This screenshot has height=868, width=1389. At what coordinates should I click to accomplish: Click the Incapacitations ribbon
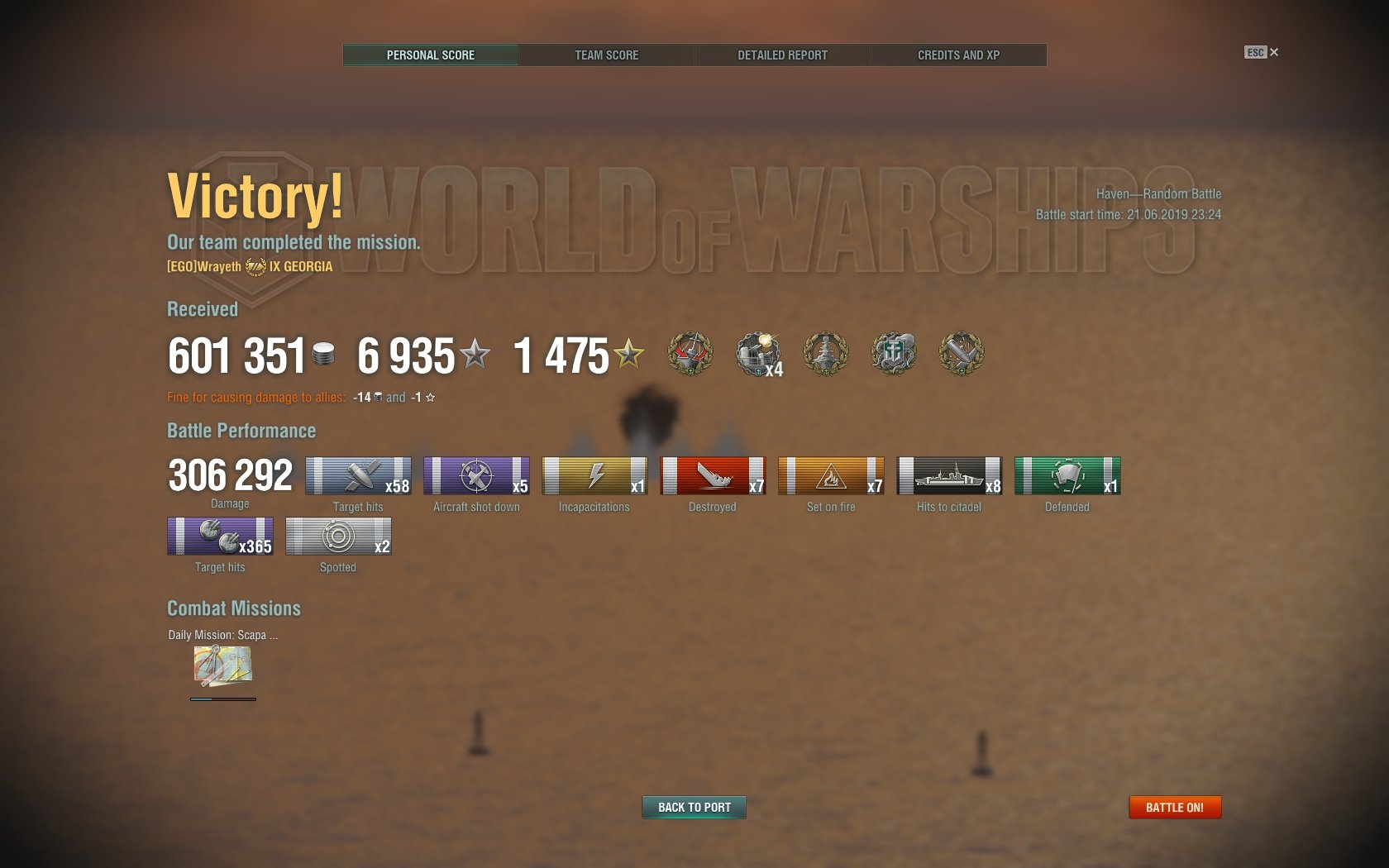point(594,476)
